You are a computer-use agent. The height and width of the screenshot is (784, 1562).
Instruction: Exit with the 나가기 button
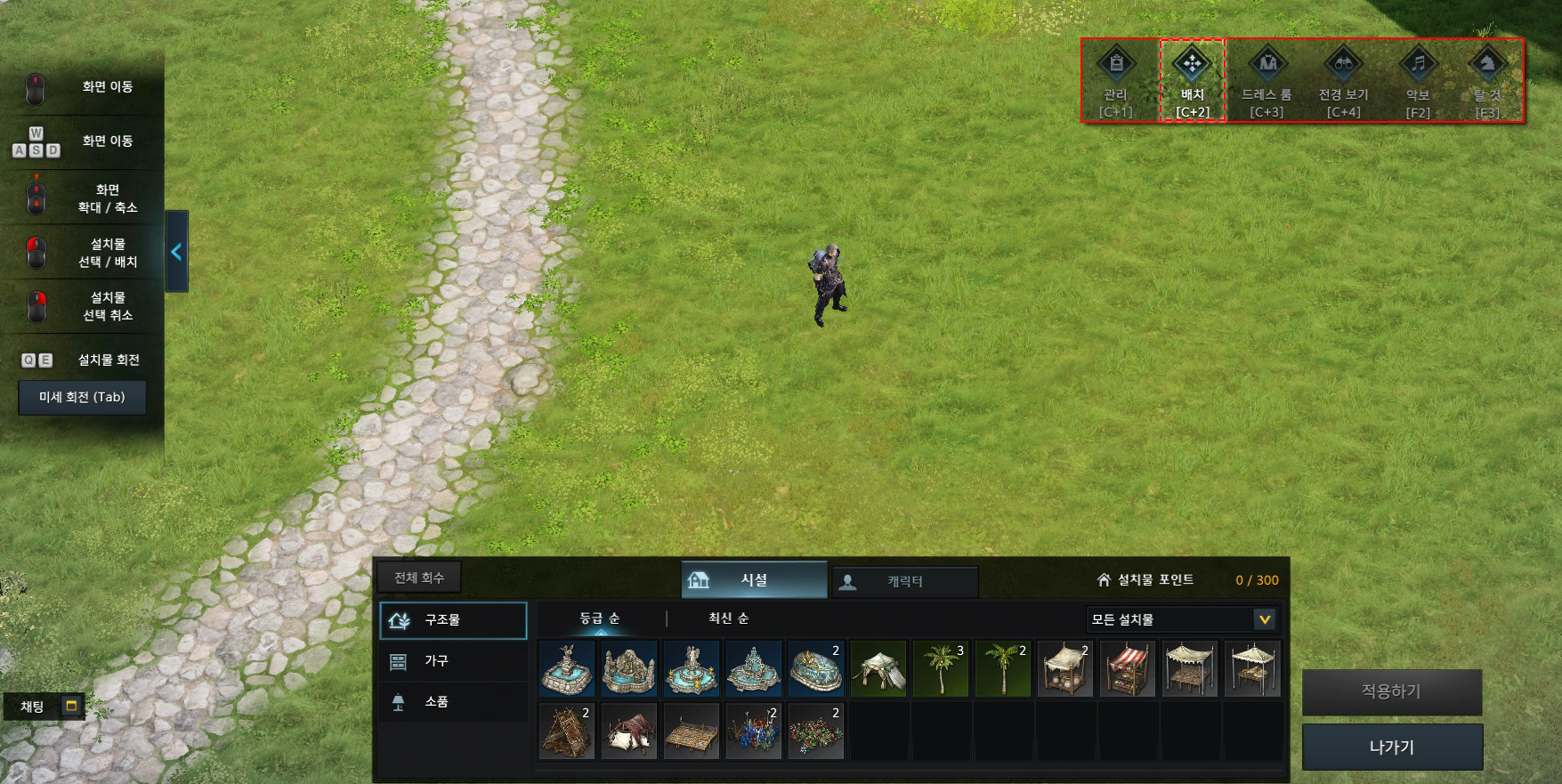point(1392,747)
